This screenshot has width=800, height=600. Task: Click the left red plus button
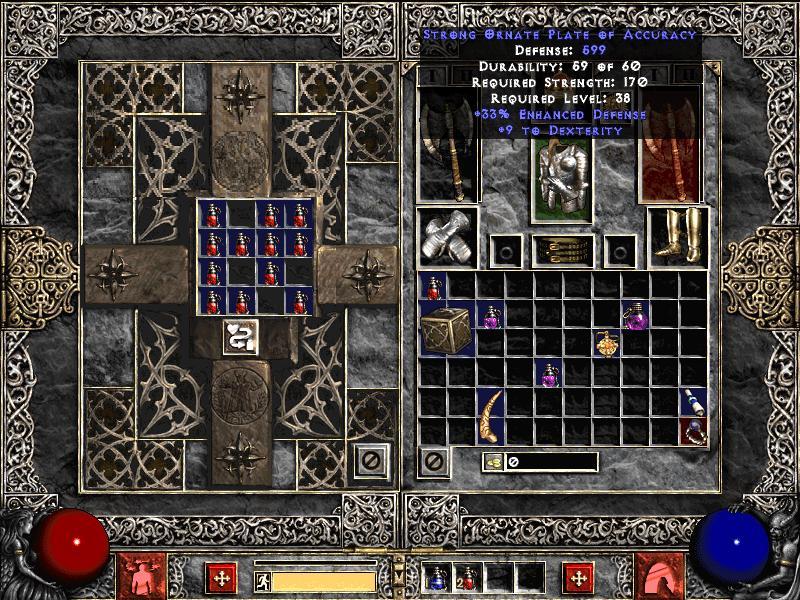pos(220,577)
